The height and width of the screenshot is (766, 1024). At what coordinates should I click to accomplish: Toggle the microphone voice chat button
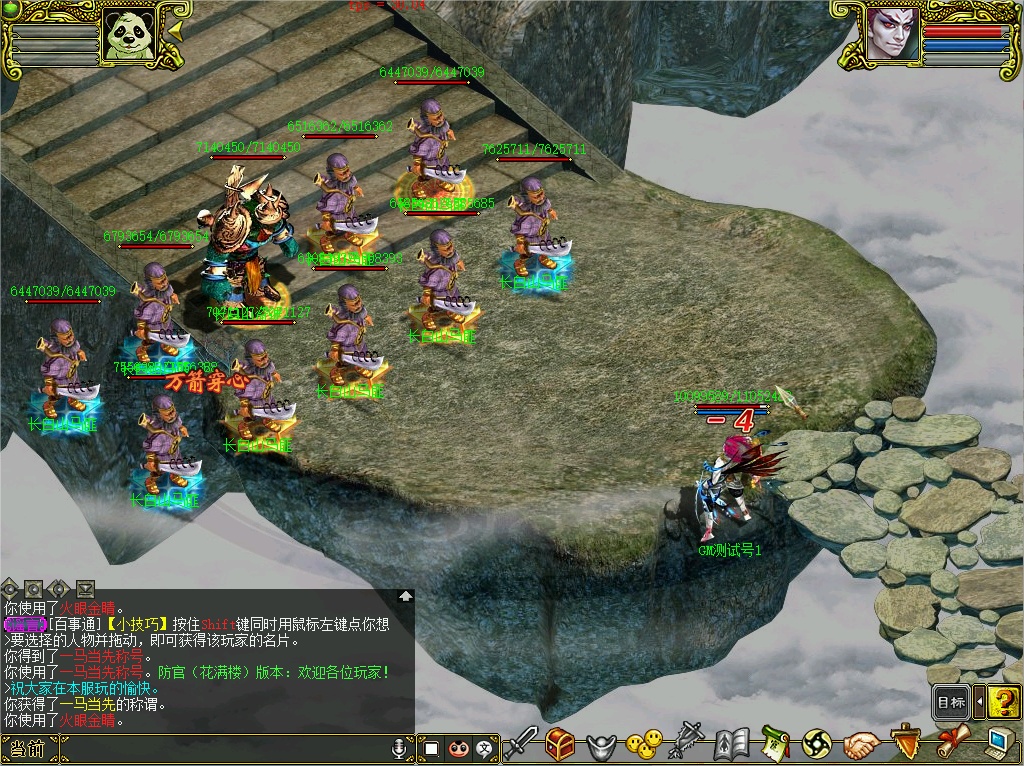tap(399, 748)
